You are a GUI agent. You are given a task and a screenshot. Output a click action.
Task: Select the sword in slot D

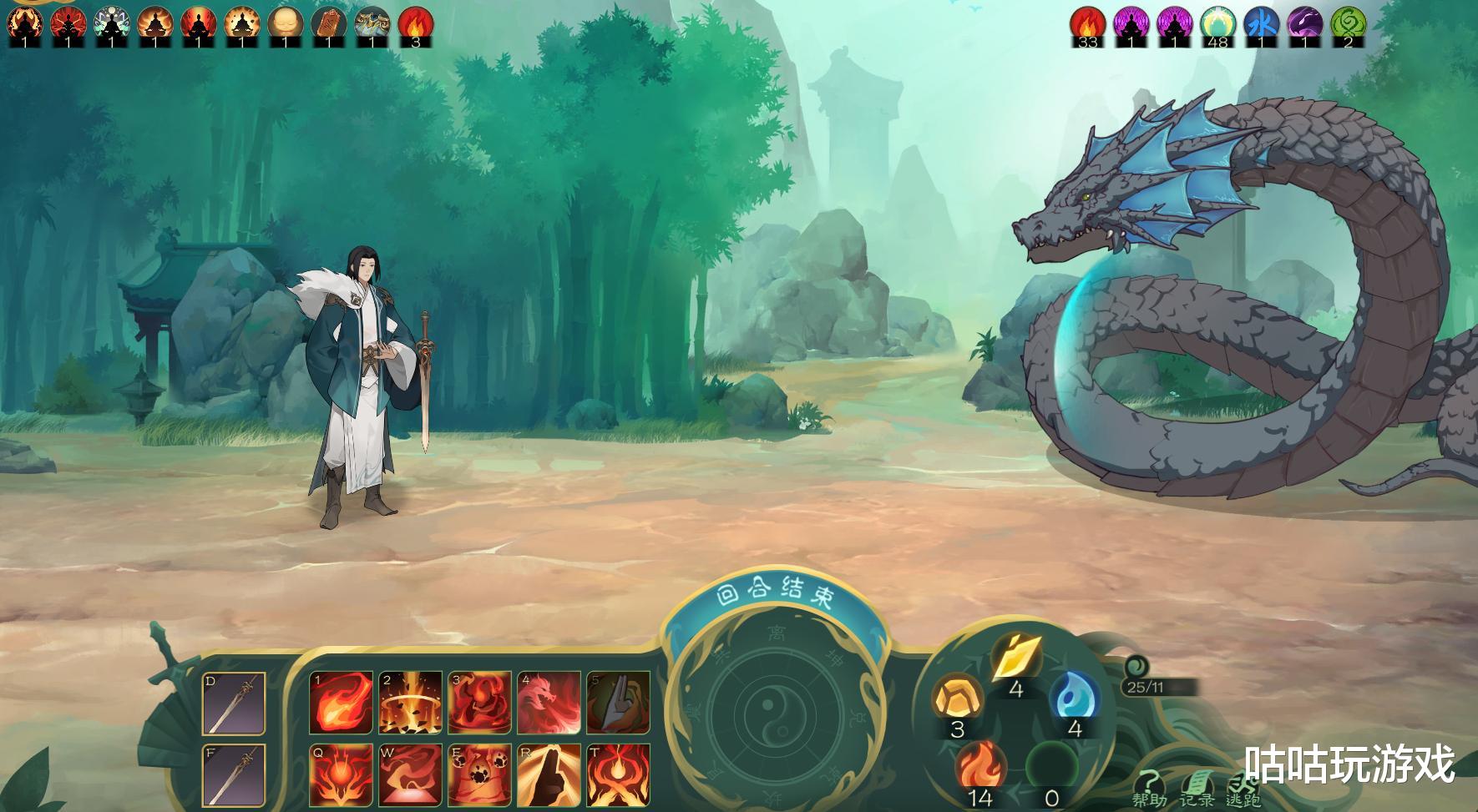(234, 704)
